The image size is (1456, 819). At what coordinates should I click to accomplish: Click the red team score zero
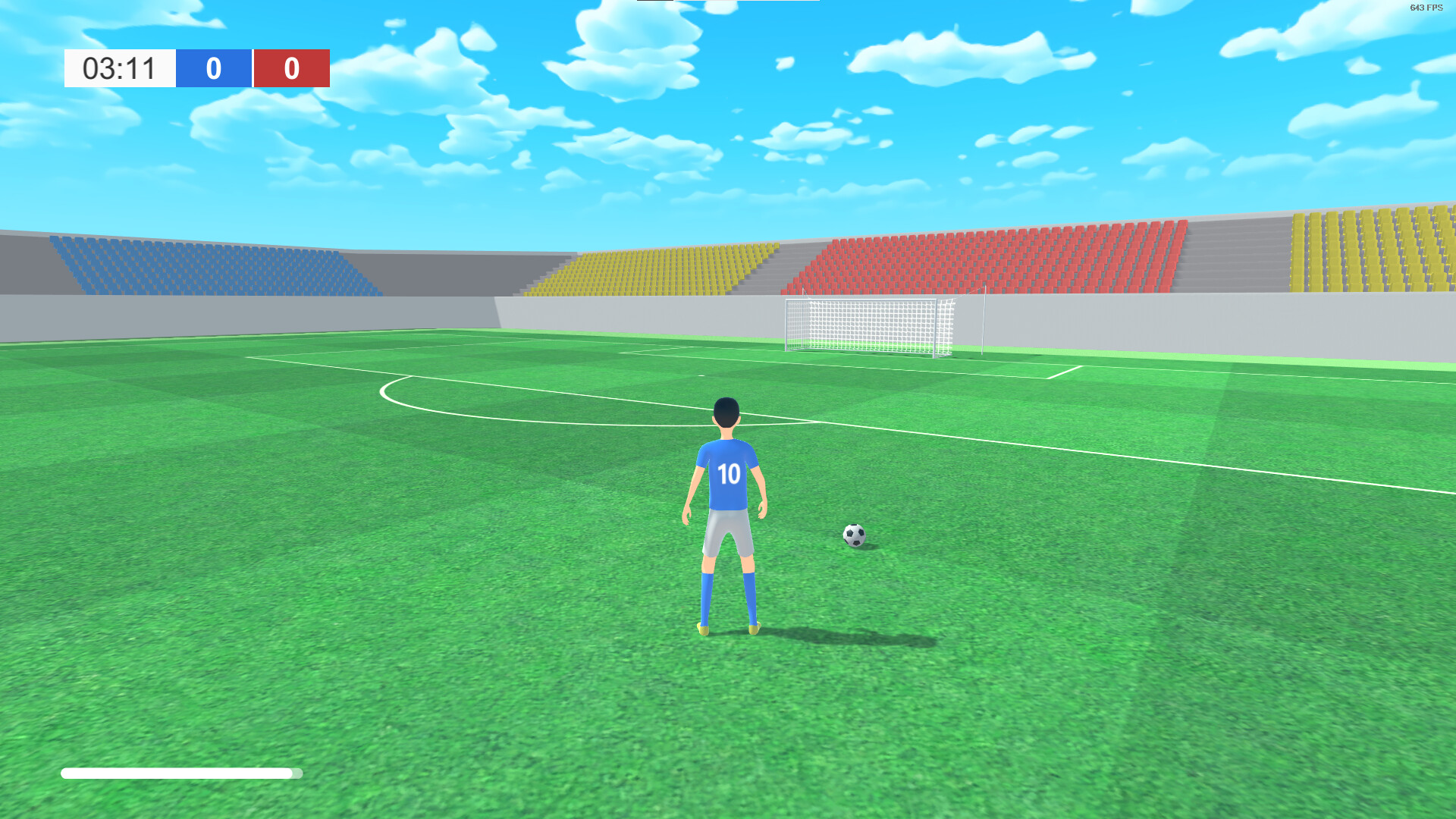click(292, 69)
